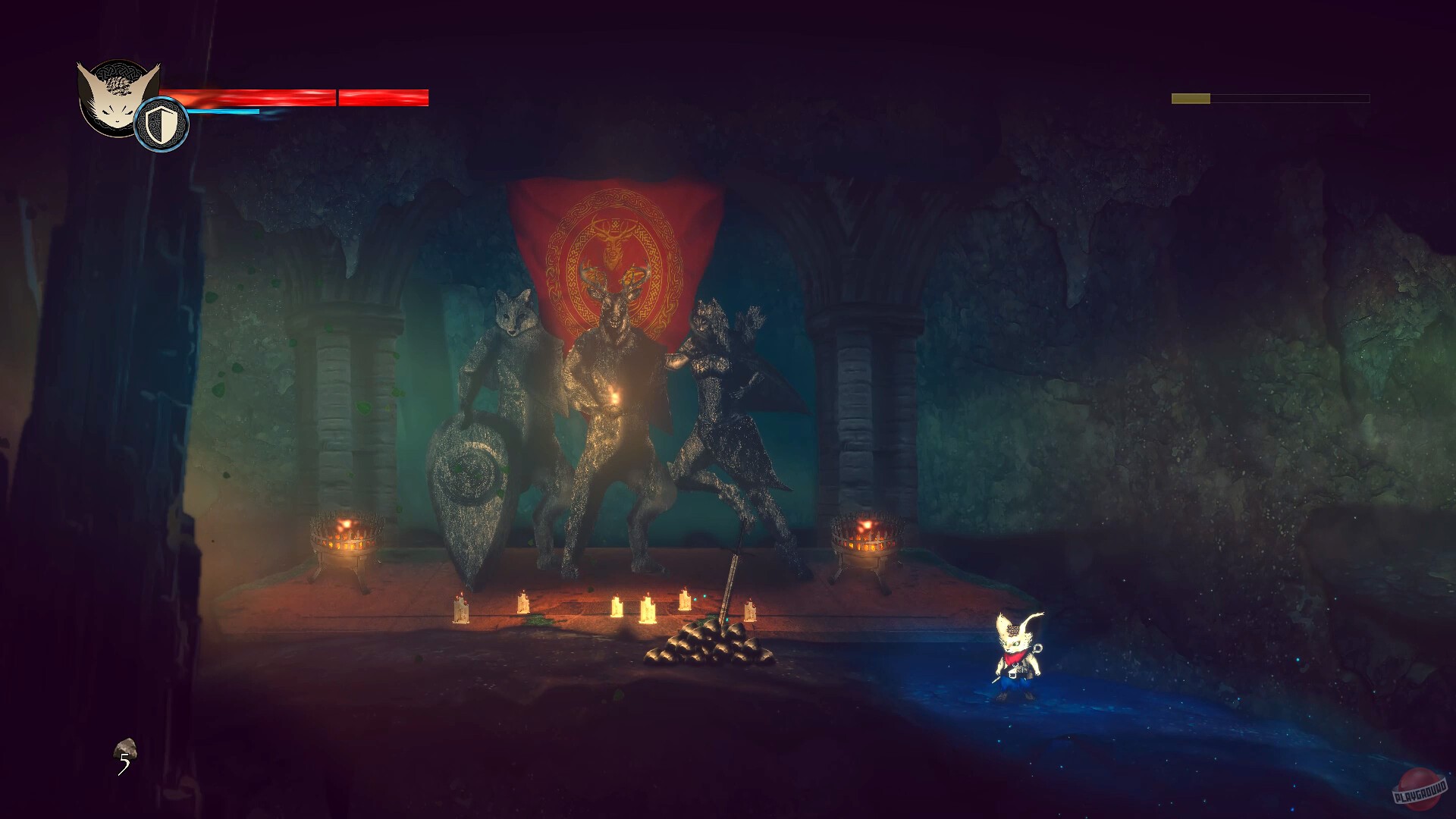
Task: Click the stone shield beside the fox statue
Action: click(470, 485)
